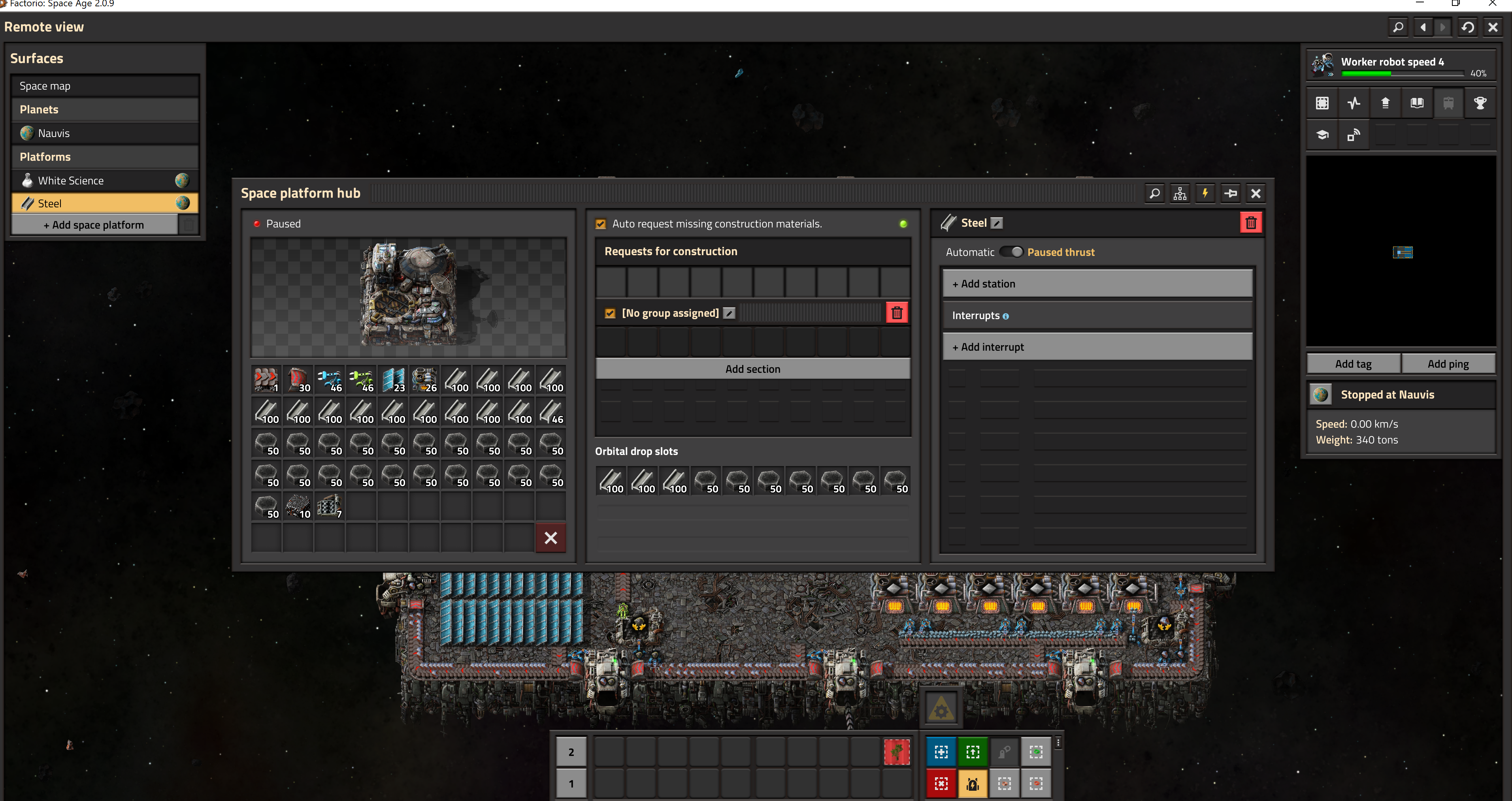
Task: Select Nauvis in the planets list
Action: (x=104, y=133)
